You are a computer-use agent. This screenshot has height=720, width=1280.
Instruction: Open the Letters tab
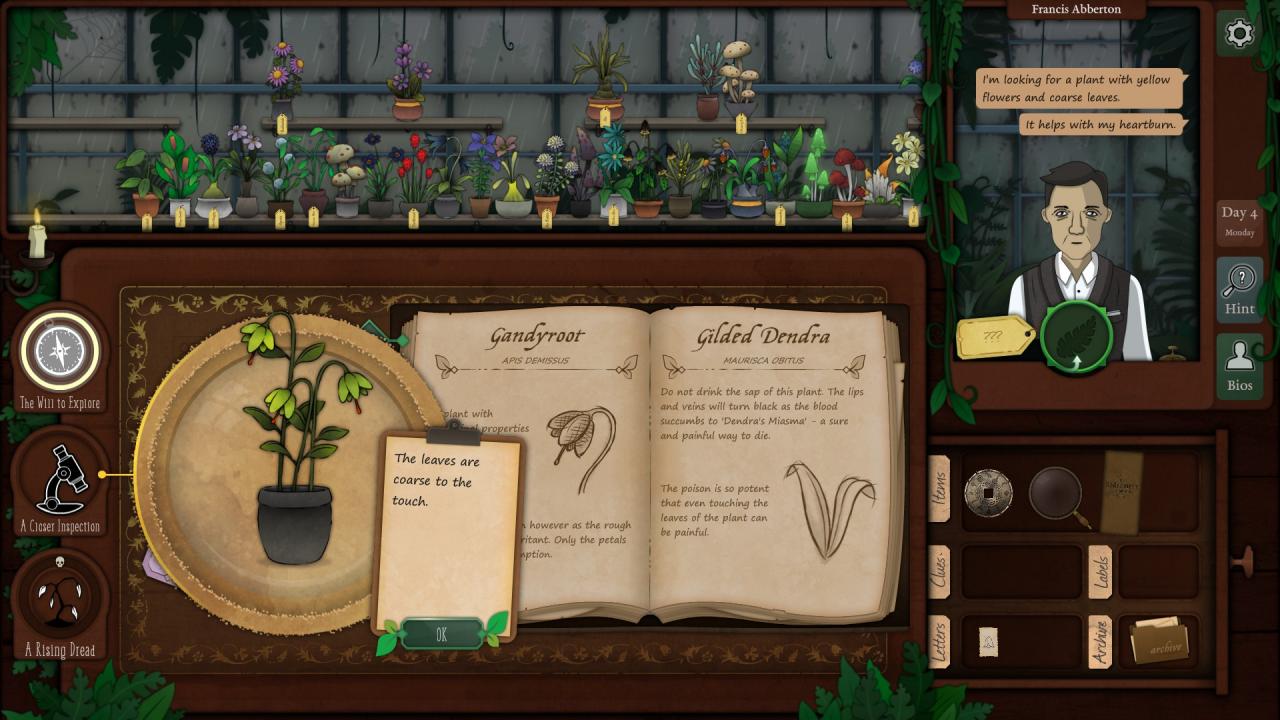click(x=940, y=641)
